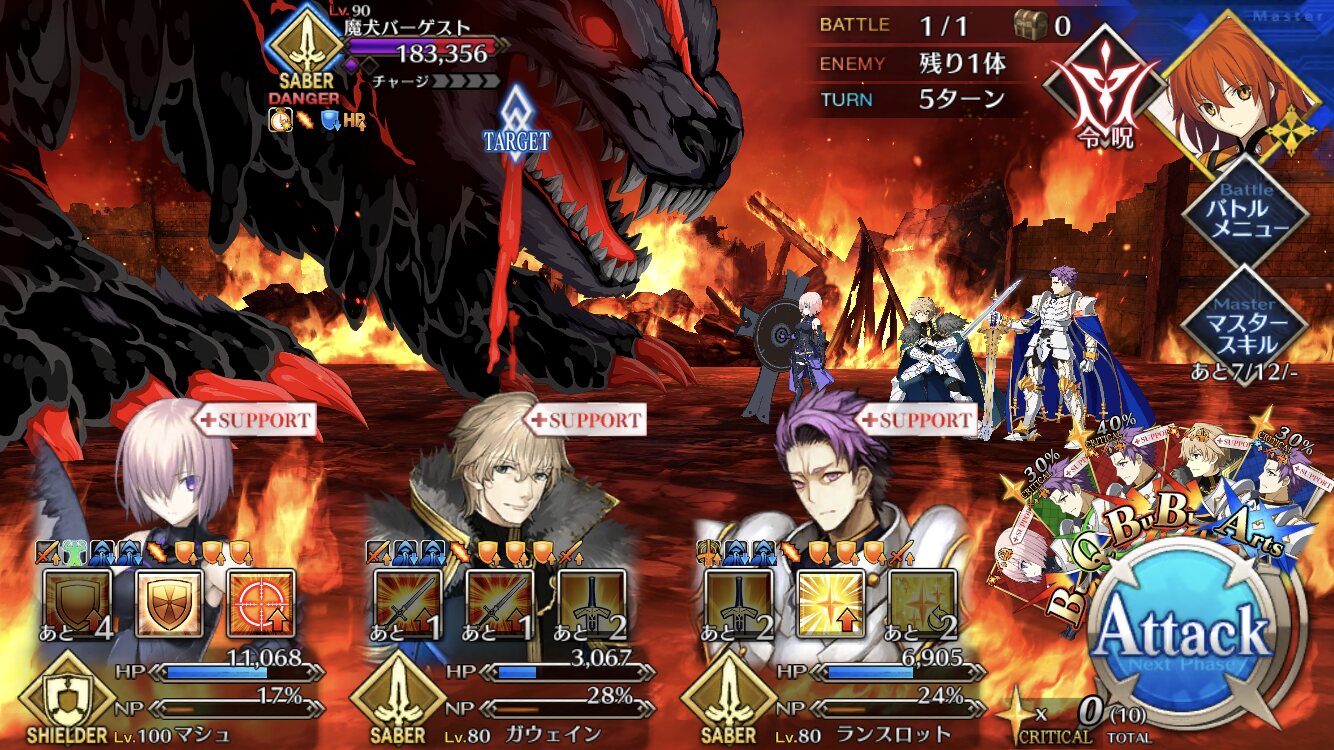Select Mash's shield skill on 4-turn cooldown
Screen dimensions: 1334x750
[77, 604]
